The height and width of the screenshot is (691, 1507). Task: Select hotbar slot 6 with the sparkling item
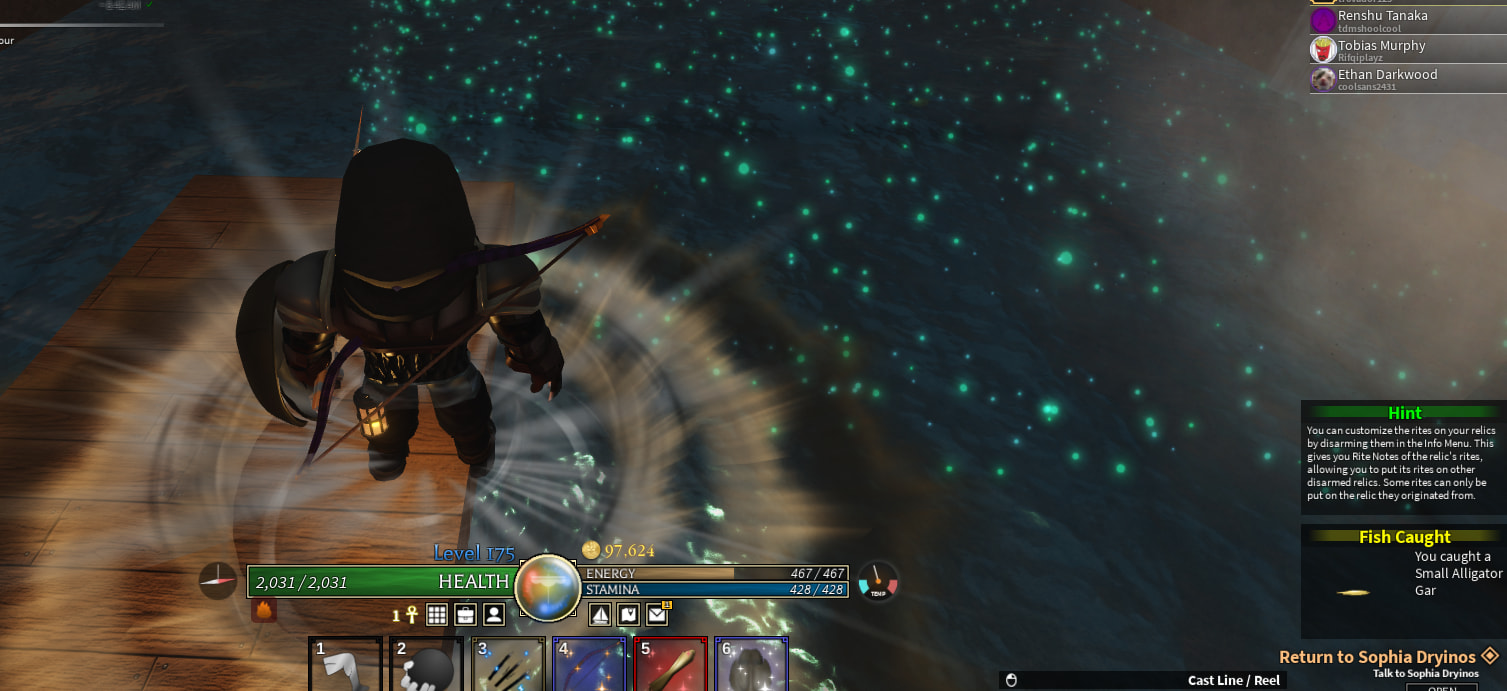click(x=751, y=664)
